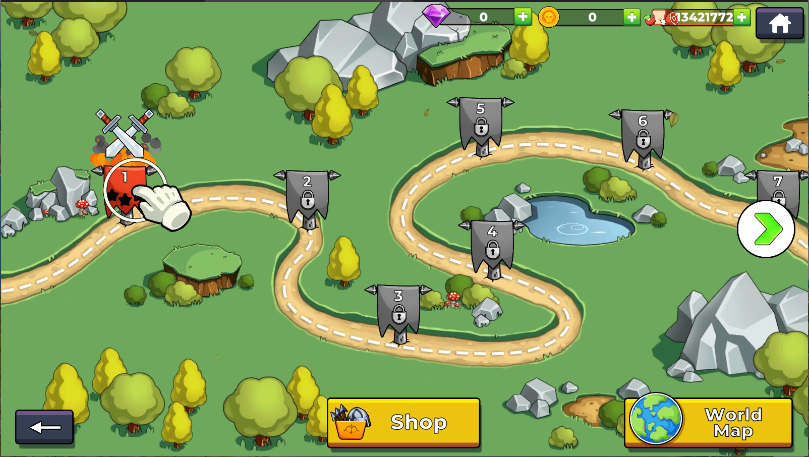Return to the home screen
This screenshot has width=809, height=457.
click(x=779, y=22)
